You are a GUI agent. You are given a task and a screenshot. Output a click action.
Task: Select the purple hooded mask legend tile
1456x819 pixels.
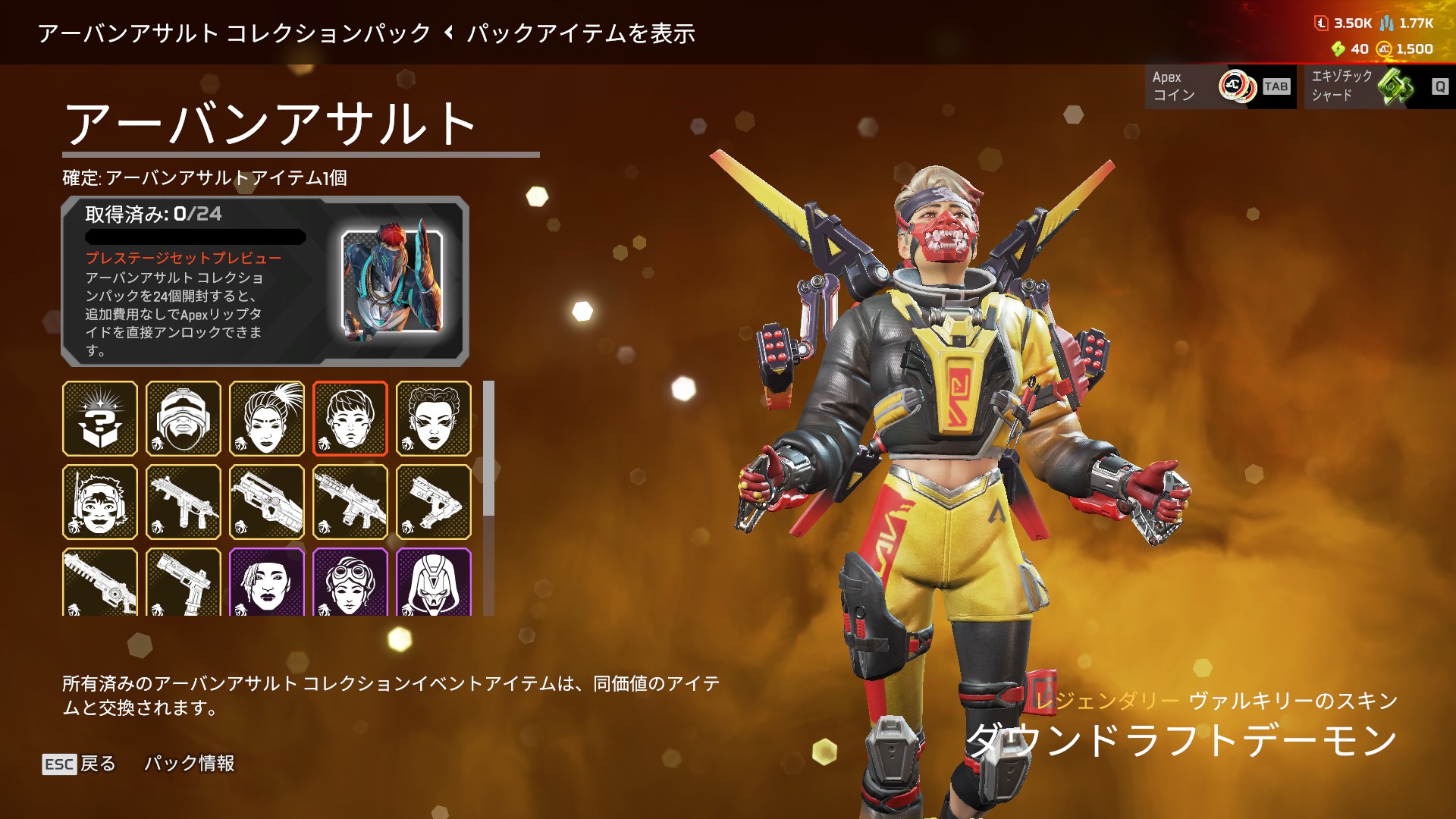pyautogui.click(x=434, y=582)
